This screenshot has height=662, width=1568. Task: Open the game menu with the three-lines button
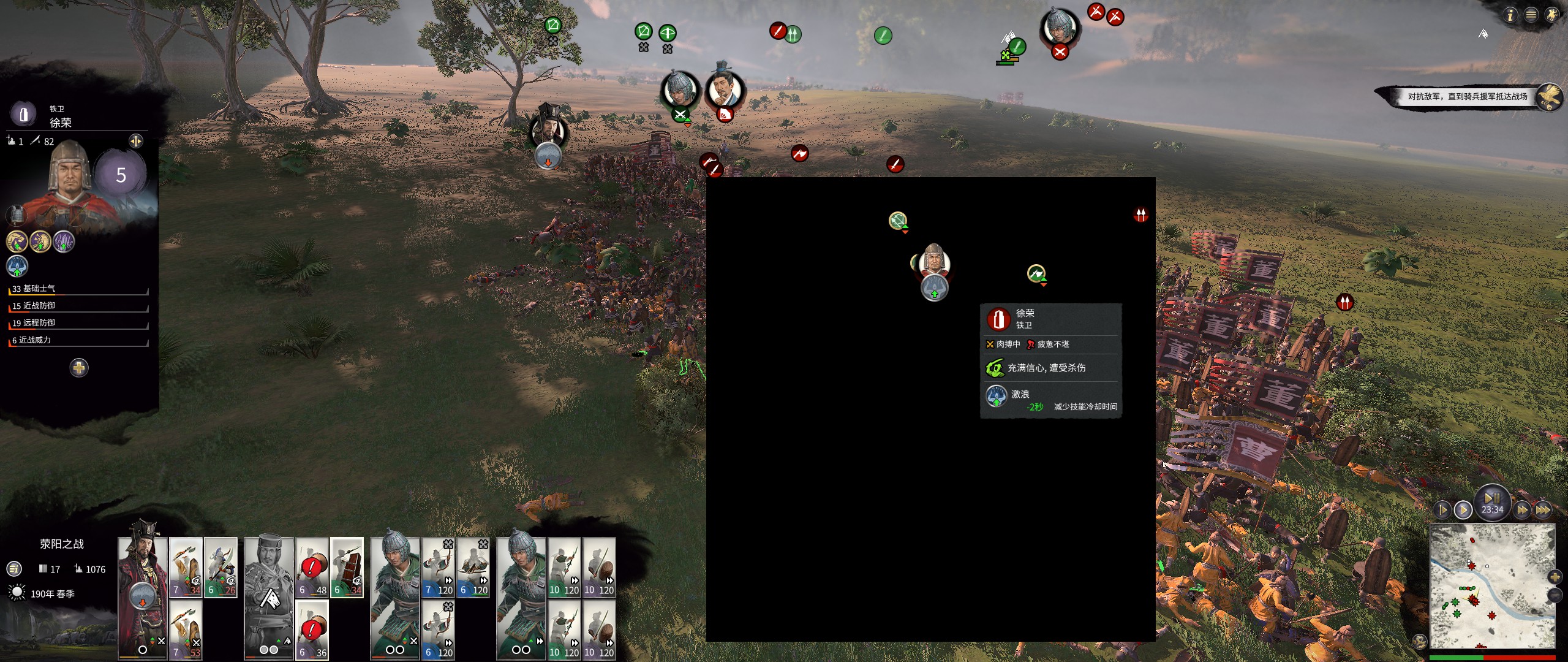point(1531,15)
